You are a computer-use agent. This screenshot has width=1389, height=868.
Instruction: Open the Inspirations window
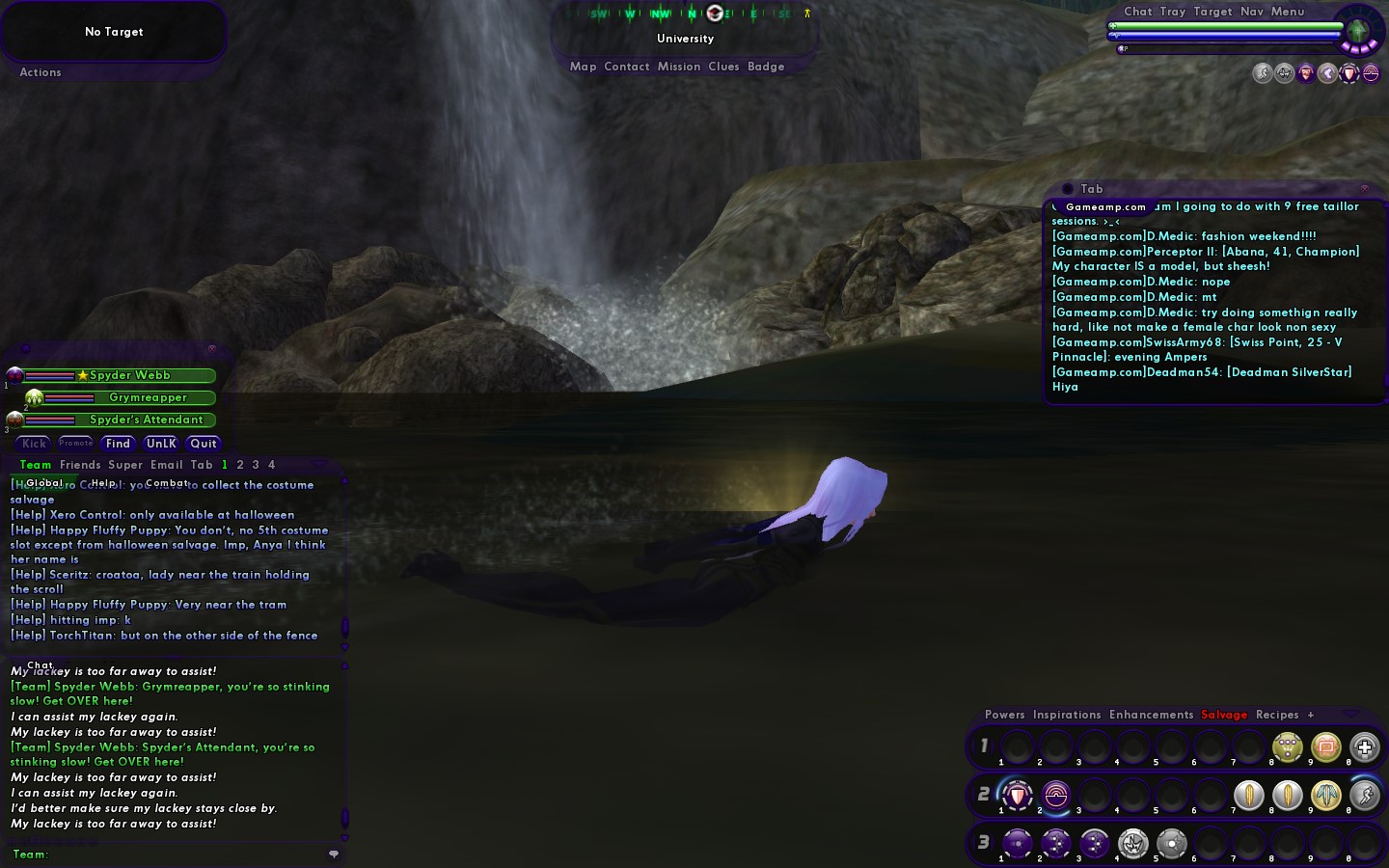point(1067,715)
